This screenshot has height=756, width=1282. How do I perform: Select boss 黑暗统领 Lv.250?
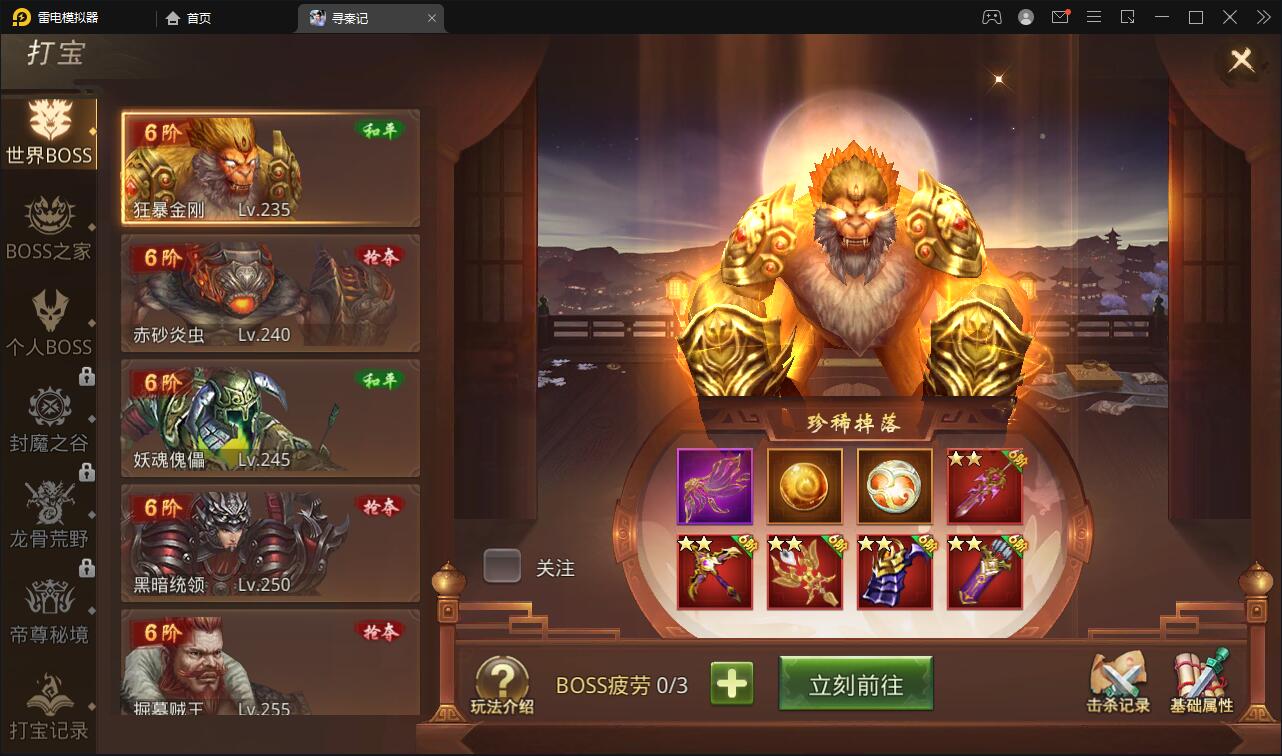[270, 542]
